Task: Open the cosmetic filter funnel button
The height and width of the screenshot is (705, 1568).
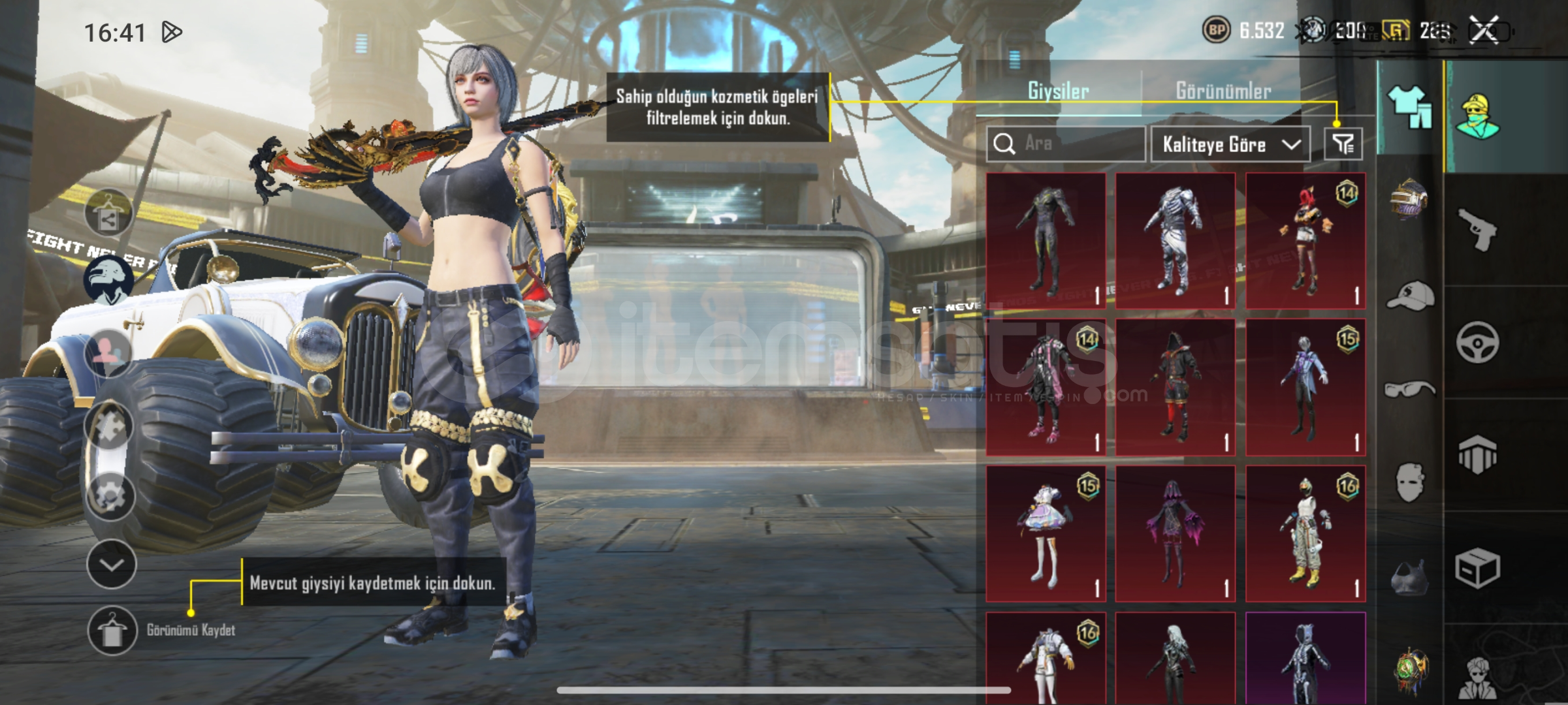Action: coord(1343,144)
